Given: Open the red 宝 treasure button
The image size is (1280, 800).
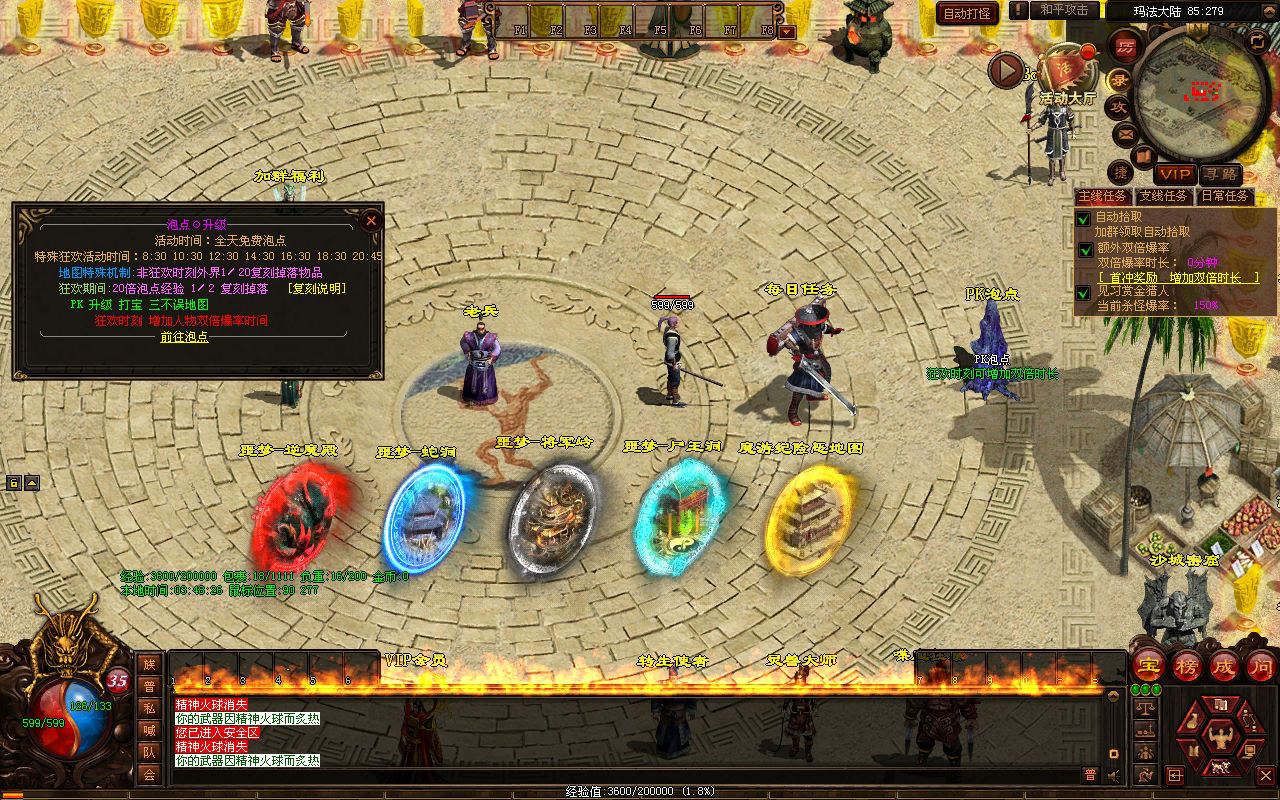Looking at the screenshot, I should [1148, 664].
